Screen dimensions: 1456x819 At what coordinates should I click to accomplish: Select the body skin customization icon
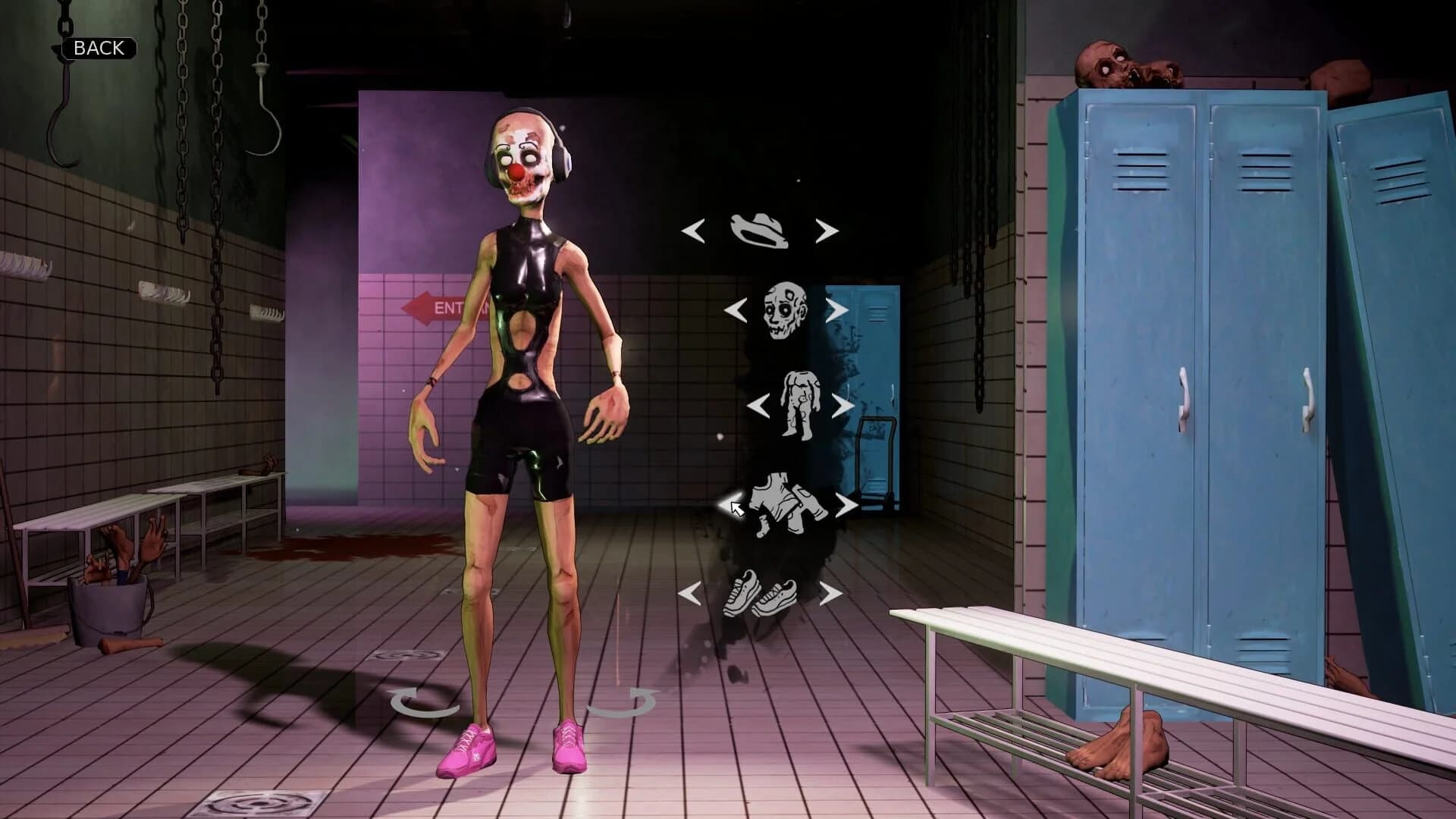point(800,404)
